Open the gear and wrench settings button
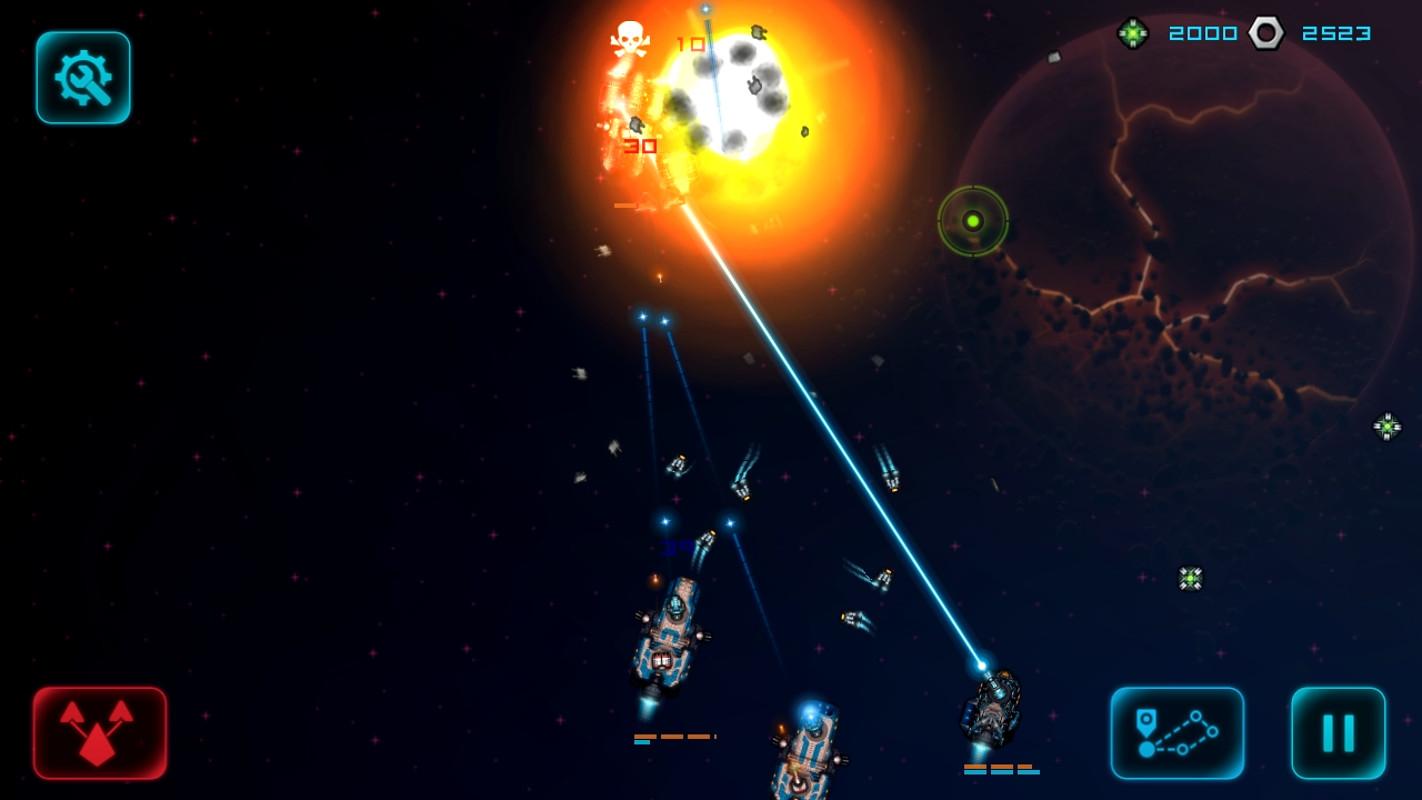Image resolution: width=1422 pixels, height=800 pixels. pos(83,78)
